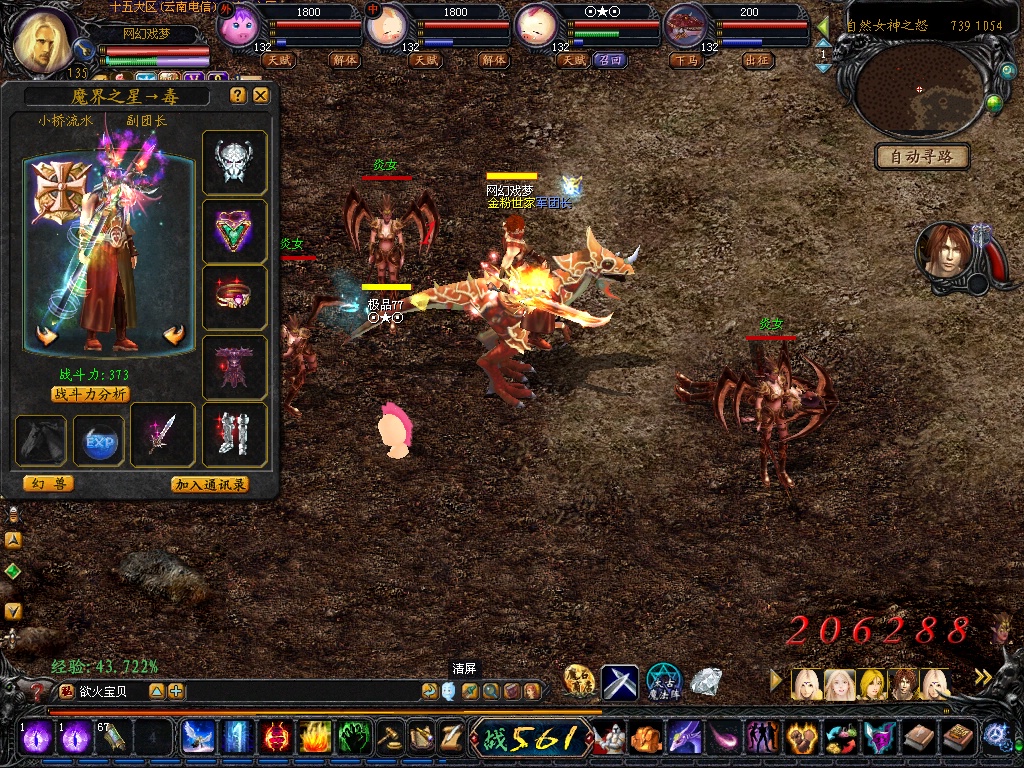This screenshot has height=768, width=1024.
Task: Select the silver mask helmet slot
Action: coord(235,162)
